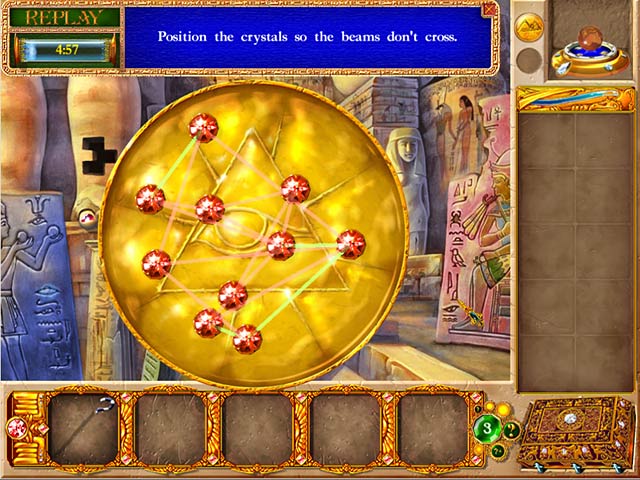Select the lowest crystal on the disc

tap(247, 339)
